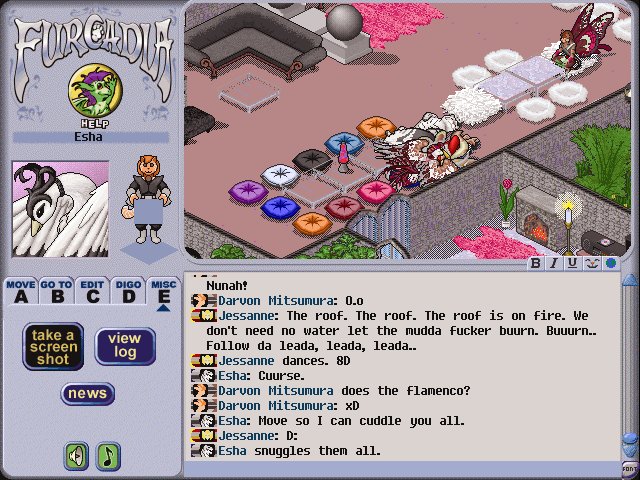This screenshot has width=640, height=480.
Task: Click the globe icon in chat toolbar
Action: [x=608, y=264]
